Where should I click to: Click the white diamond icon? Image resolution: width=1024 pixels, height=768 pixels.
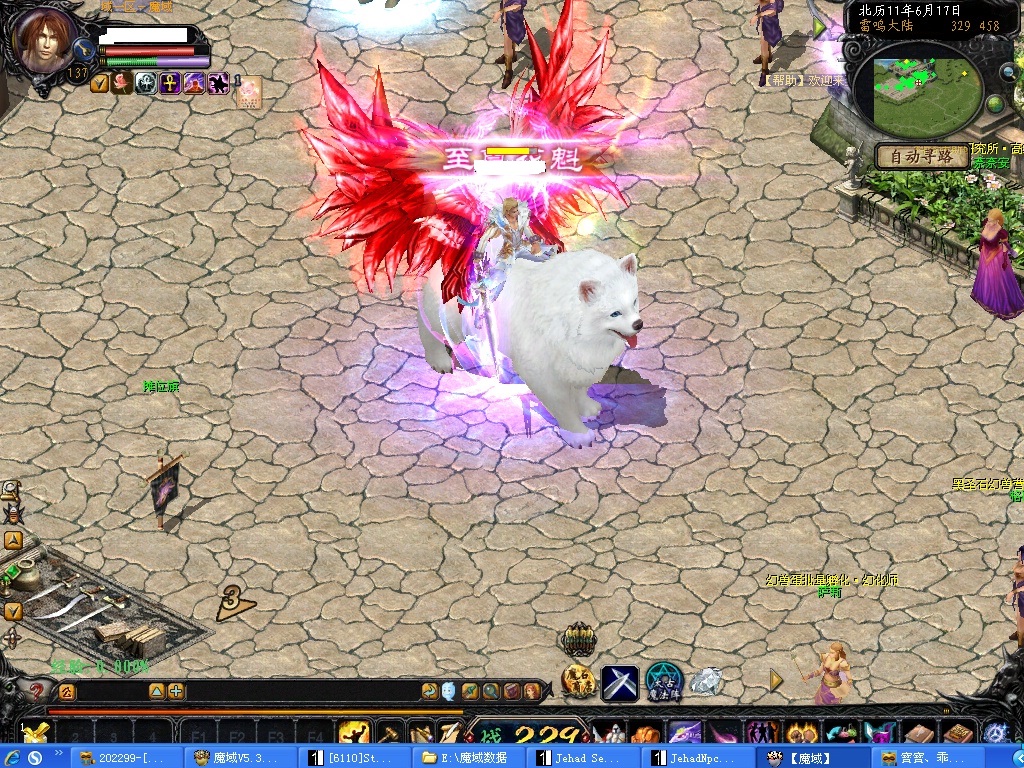[706, 682]
